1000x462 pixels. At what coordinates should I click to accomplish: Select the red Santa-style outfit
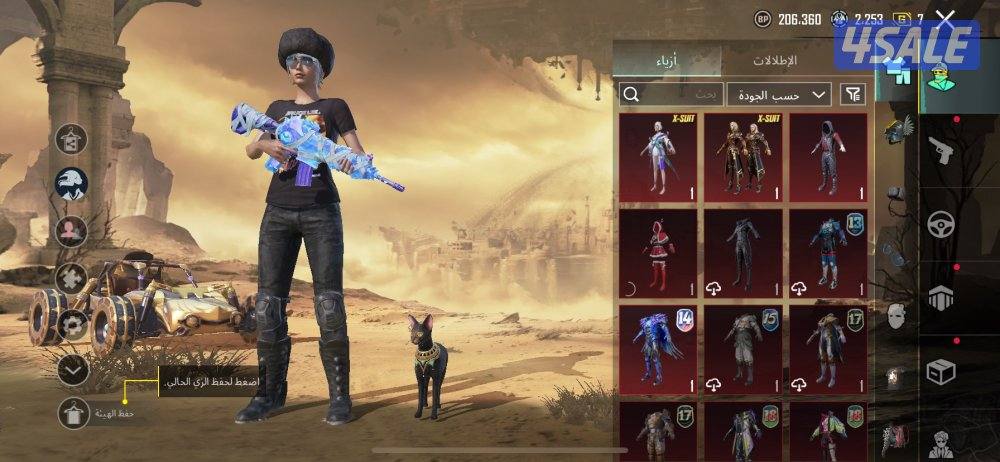click(x=658, y=254)
